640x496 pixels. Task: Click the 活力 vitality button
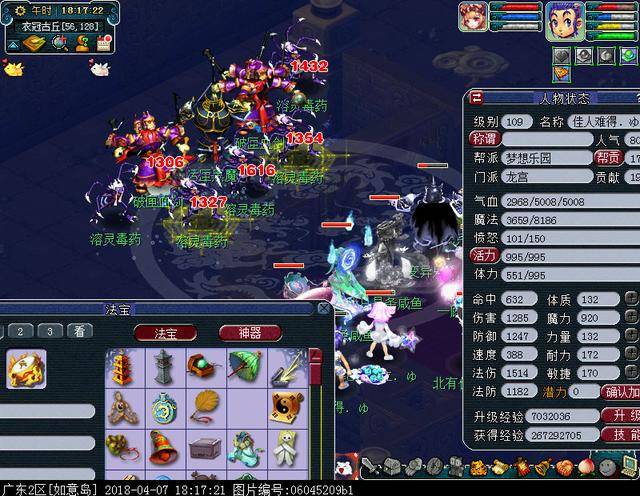[484, 255]
